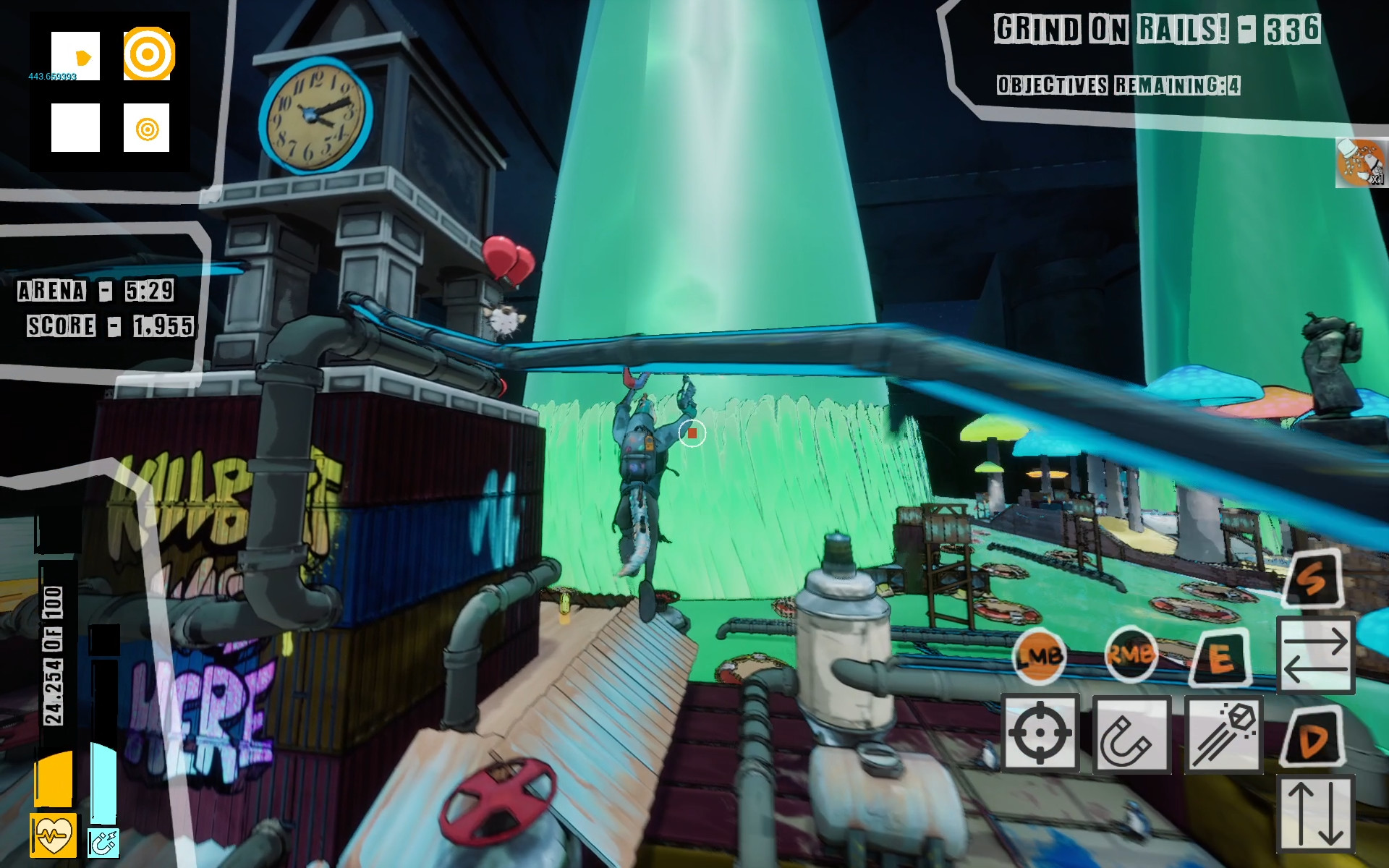Viewport: 1389px width, 868px height.
Task: Click the ARENA 5:29 timer display
Action: [94, 288]
